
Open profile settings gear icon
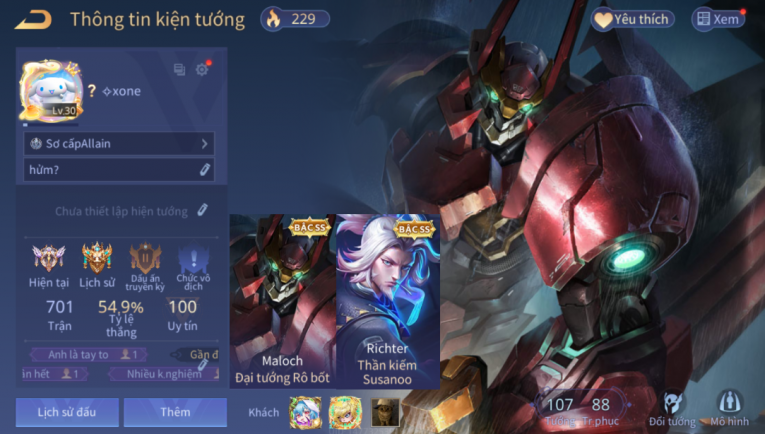(202, 69)
